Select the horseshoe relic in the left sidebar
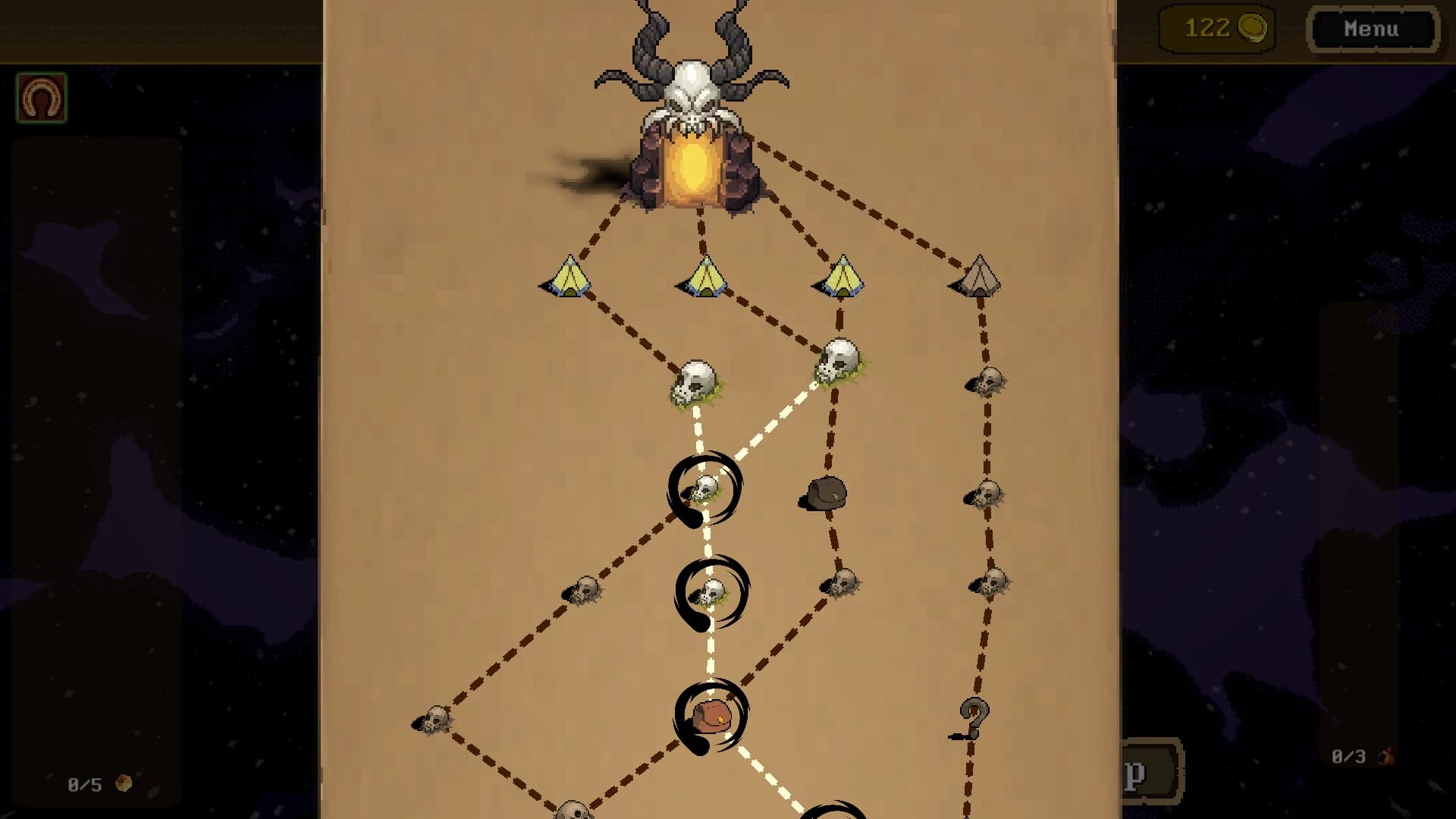This screenshot has width=1456, height=819. point(43,97)
